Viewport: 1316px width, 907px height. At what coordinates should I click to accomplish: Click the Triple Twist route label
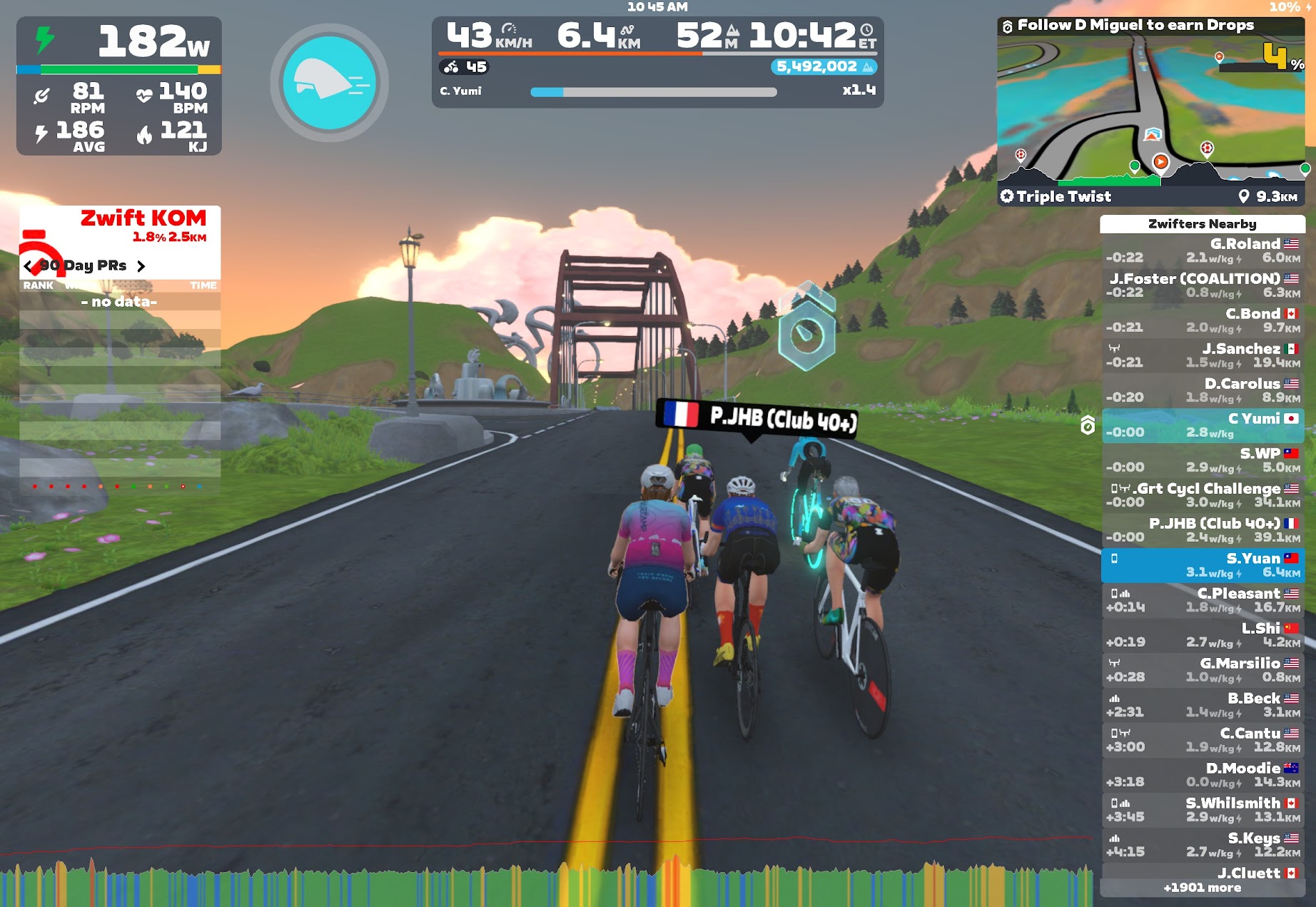point(1063,196)
